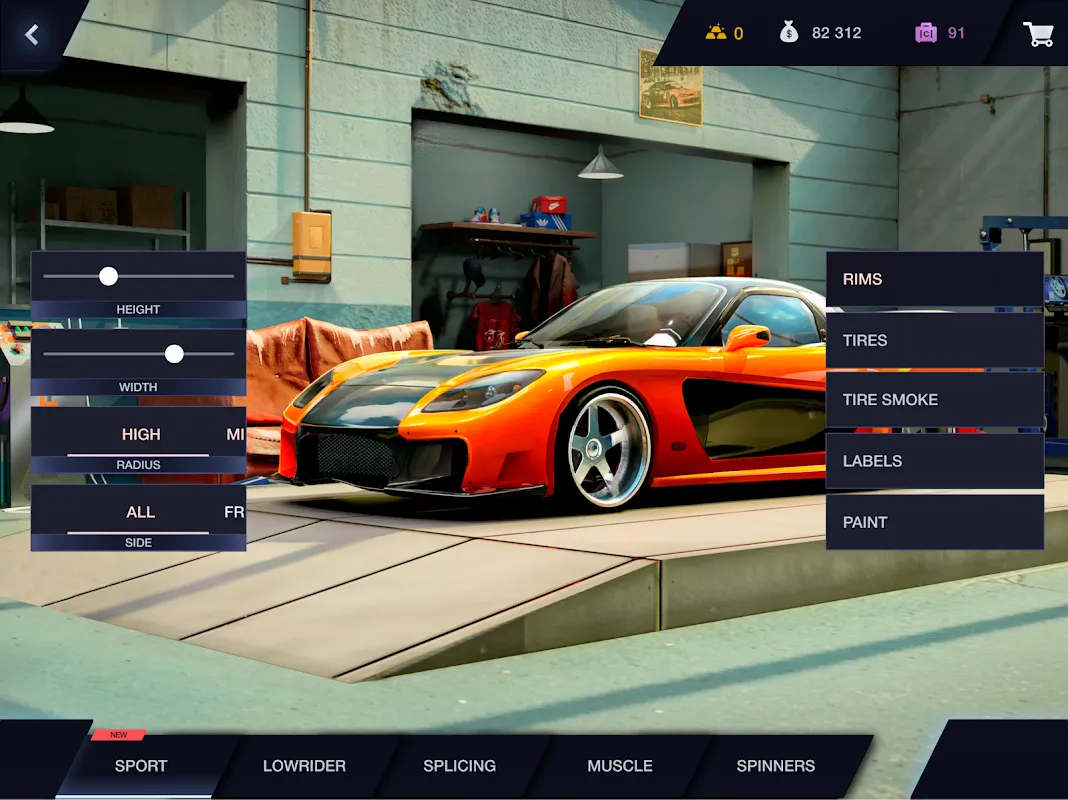
Task: Click the cash money bag icon
Action: pyautogui.click(x=789, y=33)
